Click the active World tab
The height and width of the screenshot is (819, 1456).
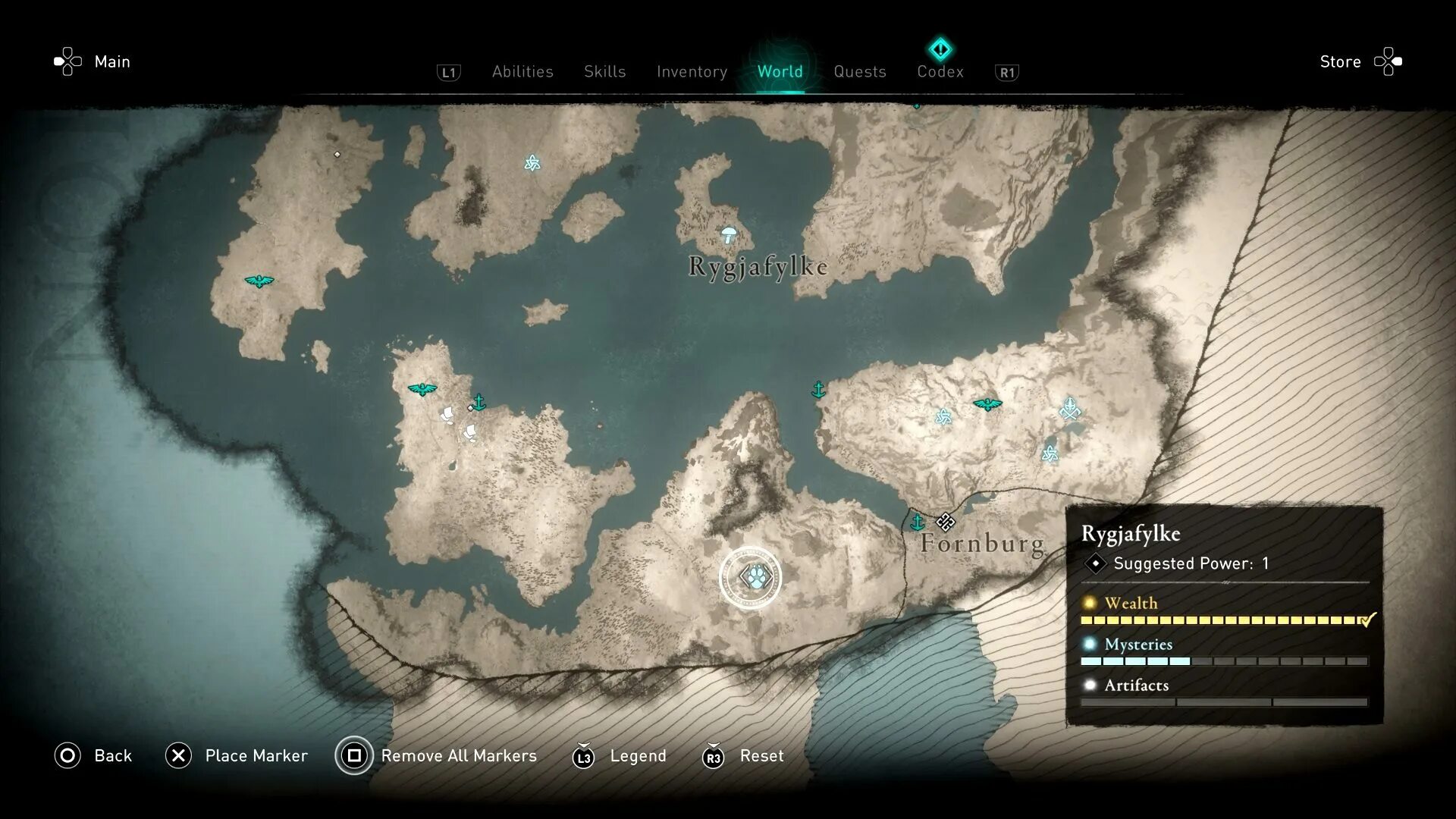pos(780,71)
